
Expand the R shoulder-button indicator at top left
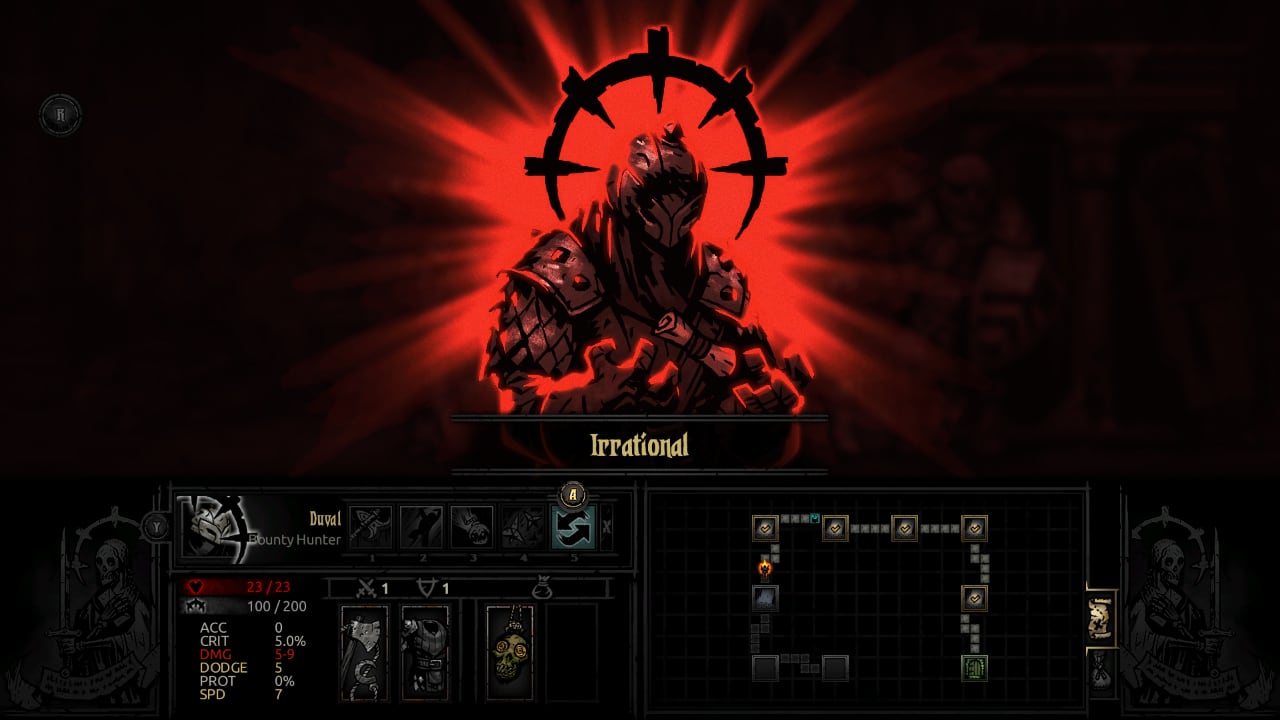62,114
